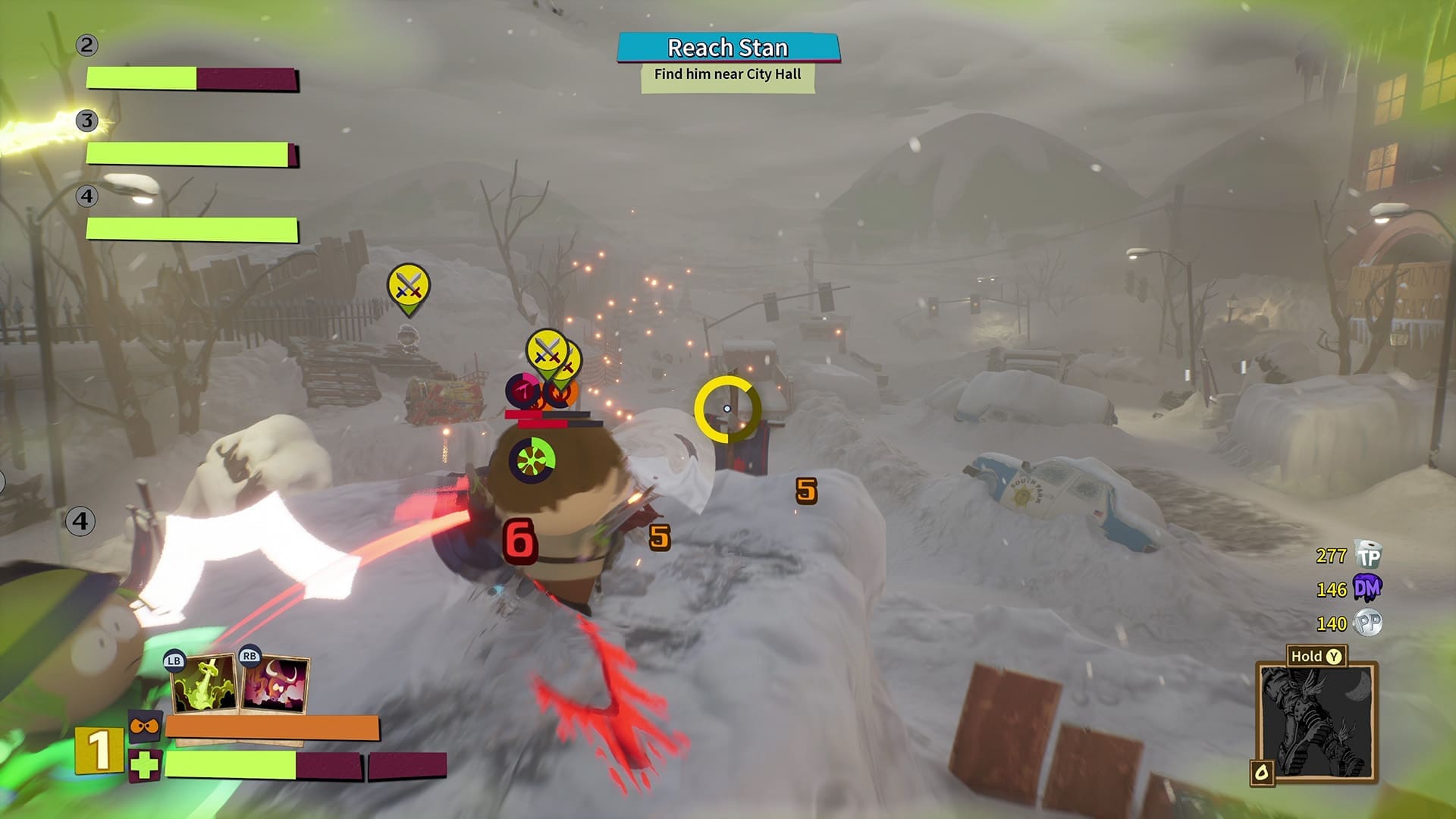Click the purple DM dark matter icon
Screen dimensions: 1456x819
click(x=1367, y=588)
